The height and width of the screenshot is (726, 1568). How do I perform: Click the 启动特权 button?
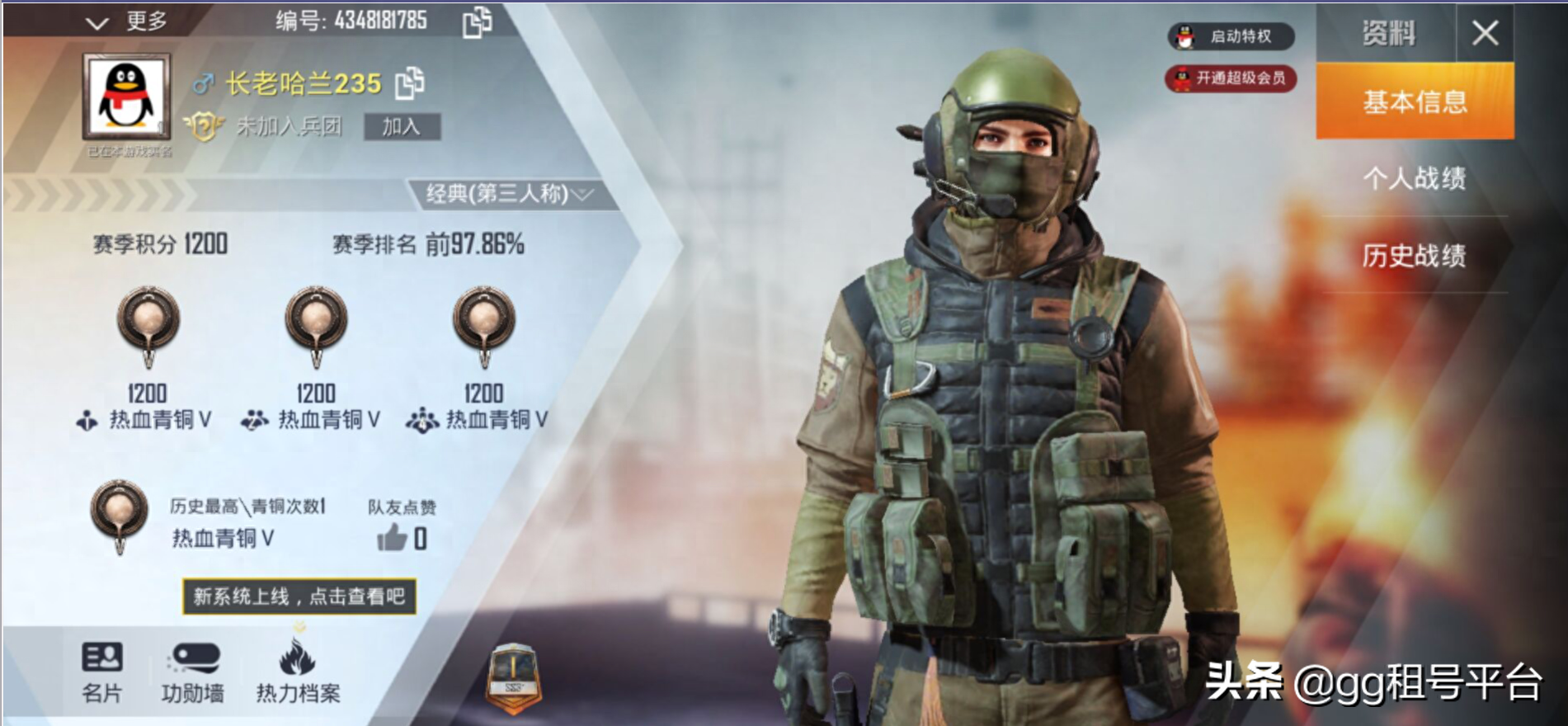1231,36
